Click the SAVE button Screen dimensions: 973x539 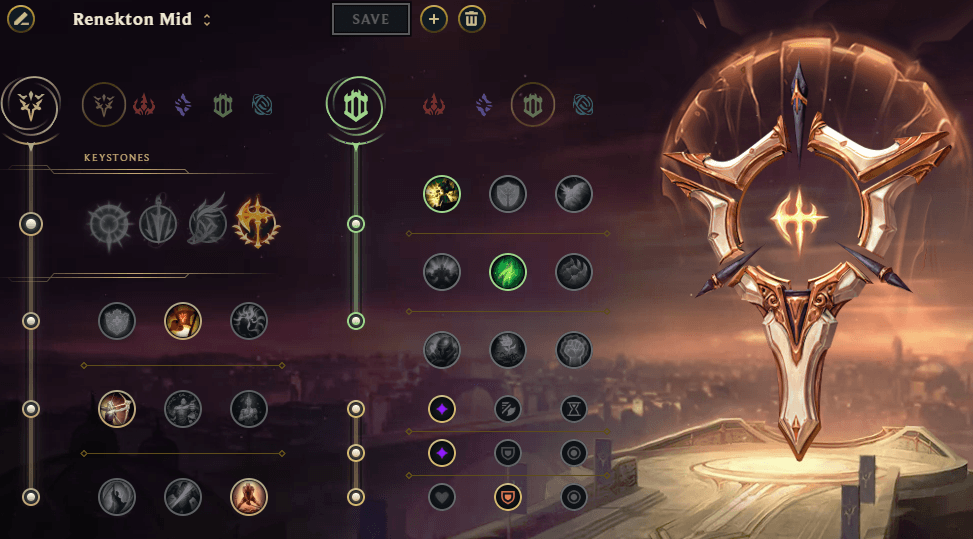click(x=371, y=19)
